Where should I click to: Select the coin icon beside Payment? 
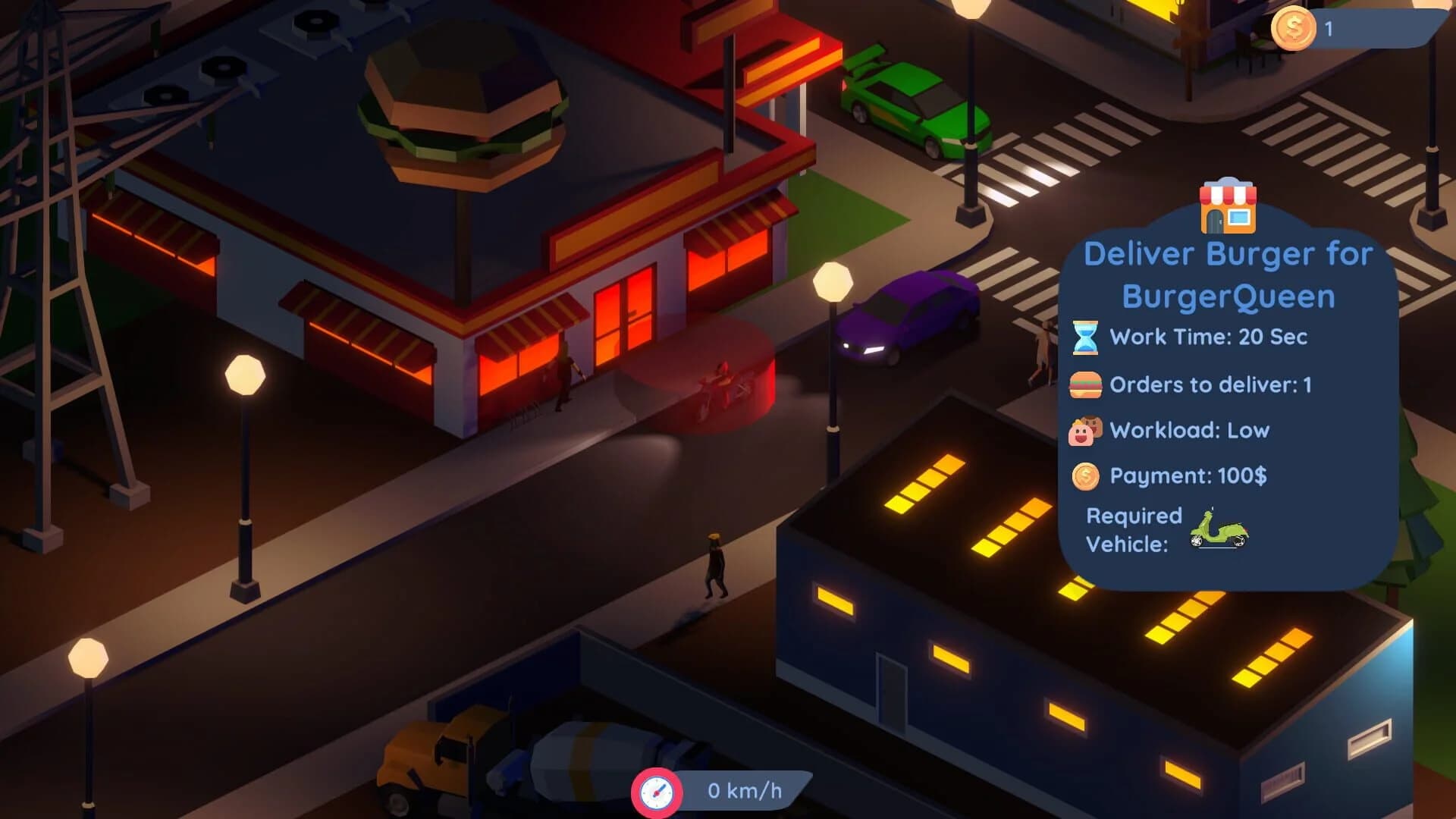[x=1084, y=477]
